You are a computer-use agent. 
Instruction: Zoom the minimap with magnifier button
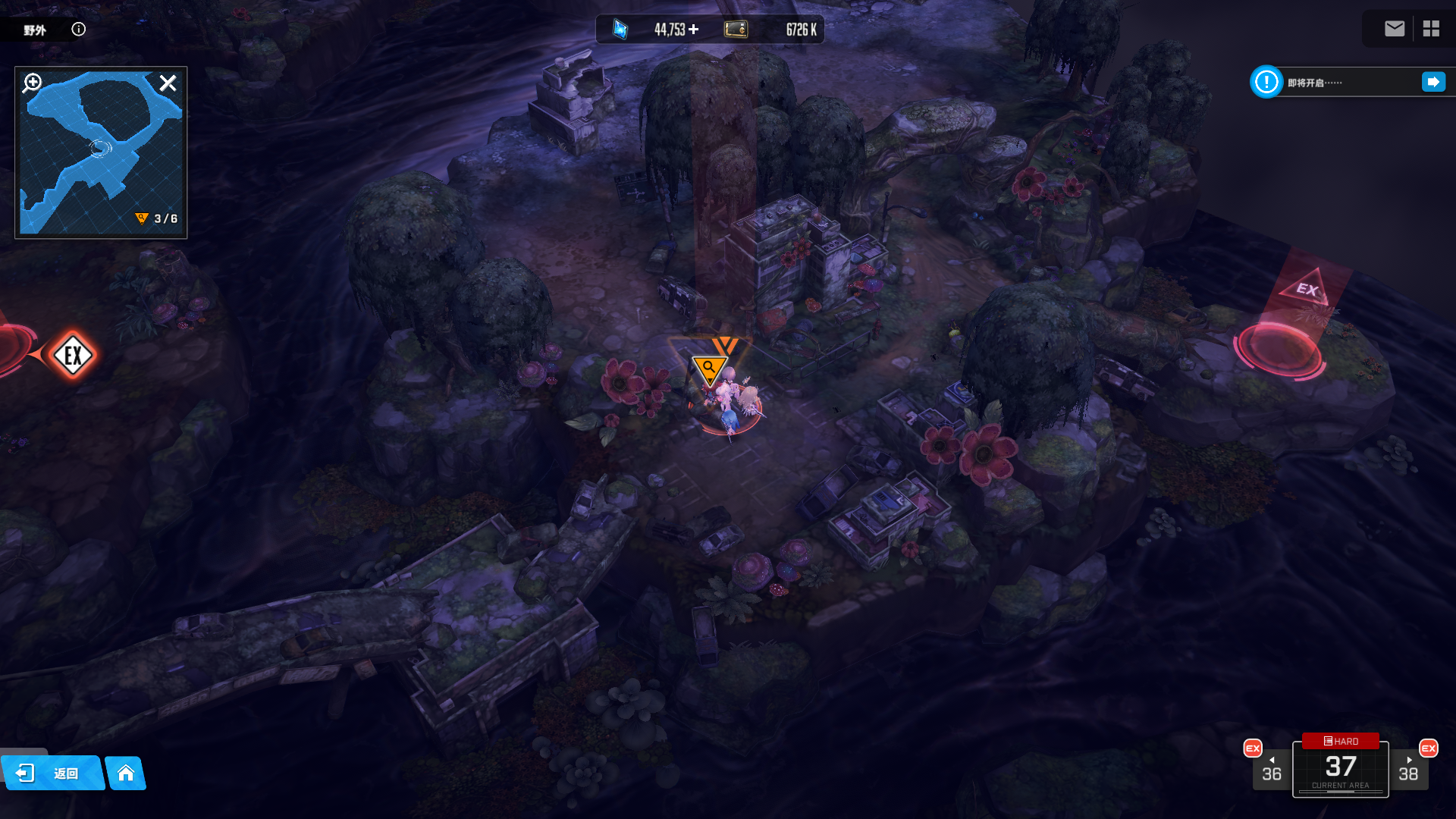coord(33,83)
